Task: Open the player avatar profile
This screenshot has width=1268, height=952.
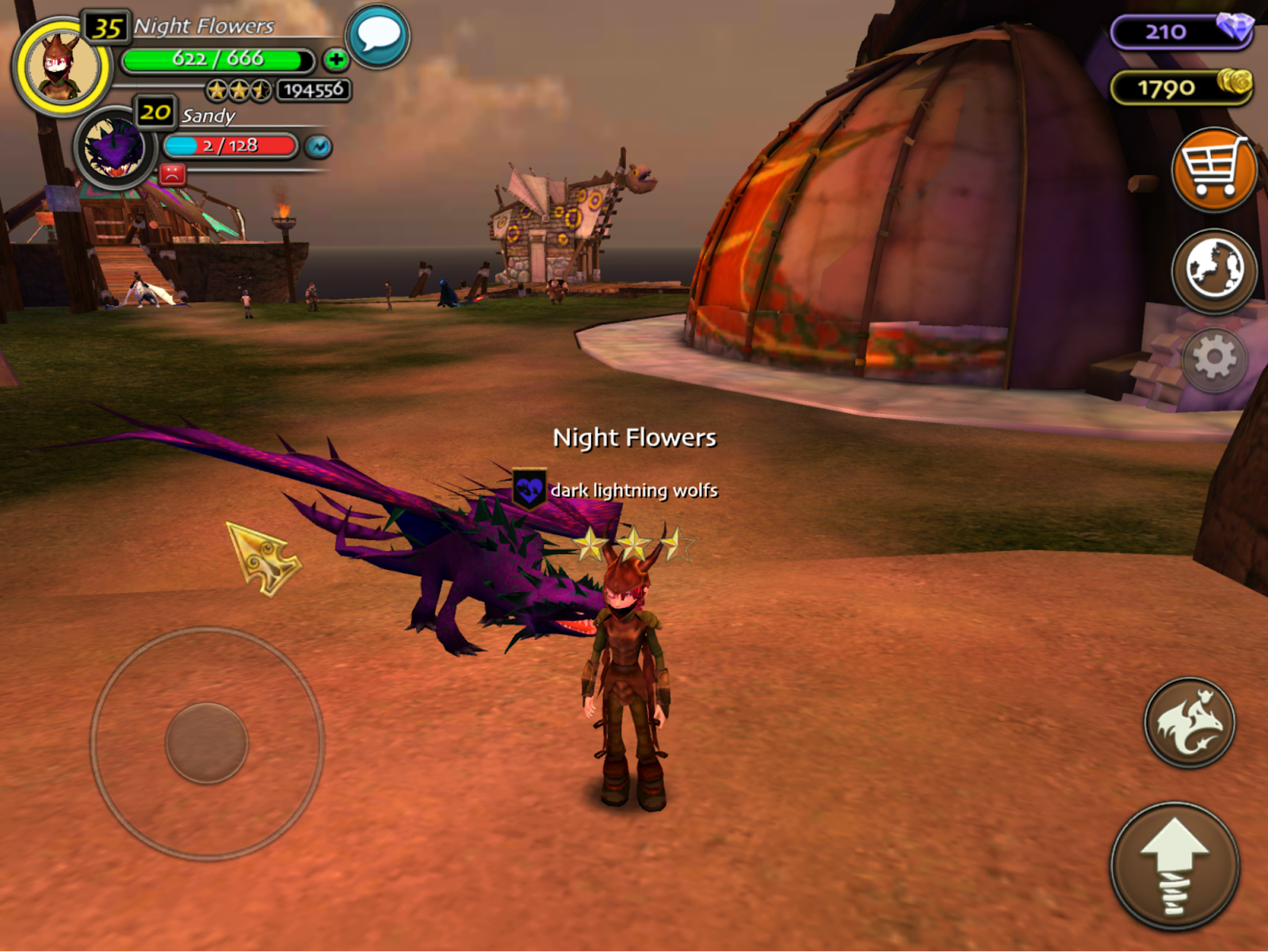Action: click(x=62, y=67)
